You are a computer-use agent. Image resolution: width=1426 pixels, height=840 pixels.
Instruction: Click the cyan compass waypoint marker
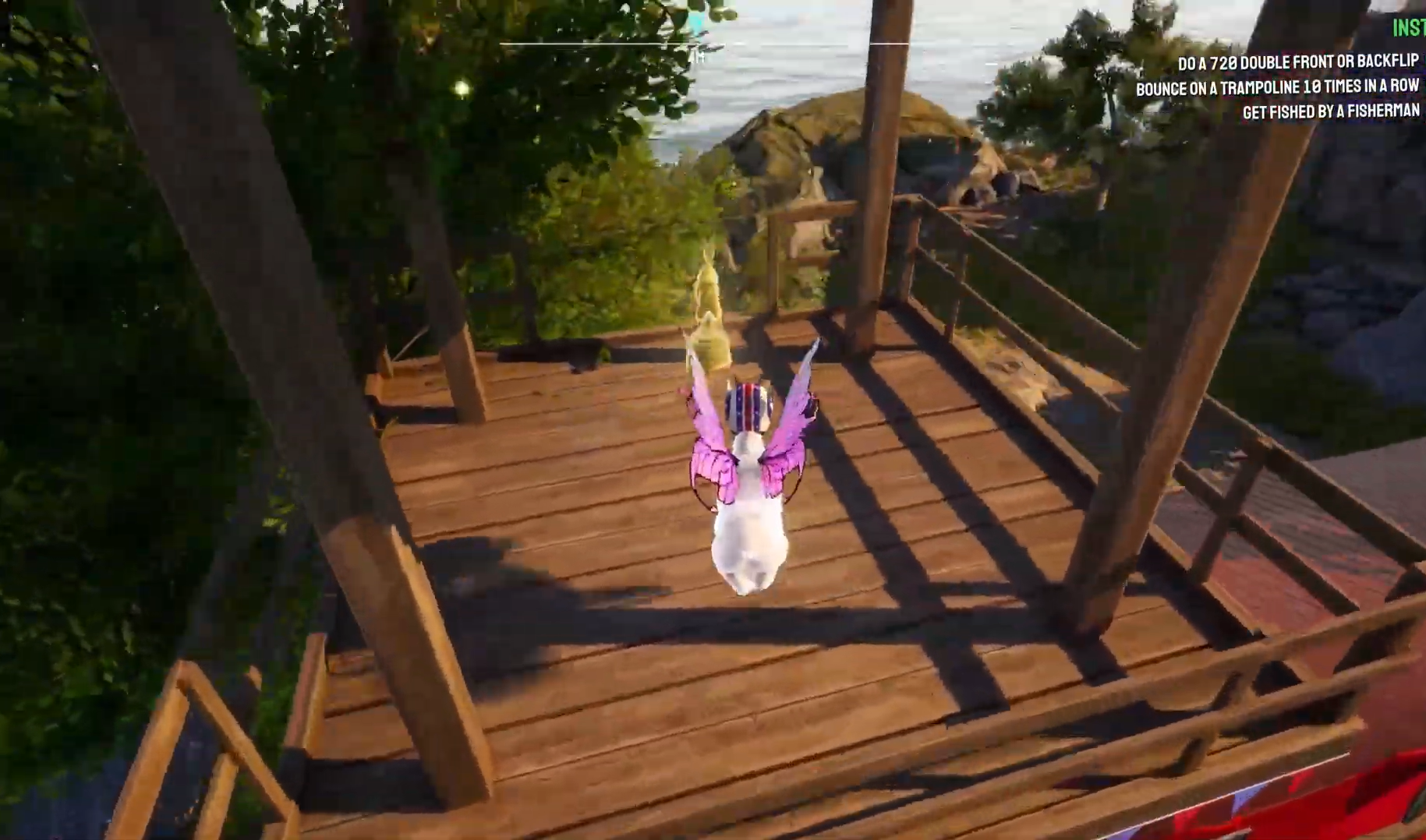coord(696,23)
